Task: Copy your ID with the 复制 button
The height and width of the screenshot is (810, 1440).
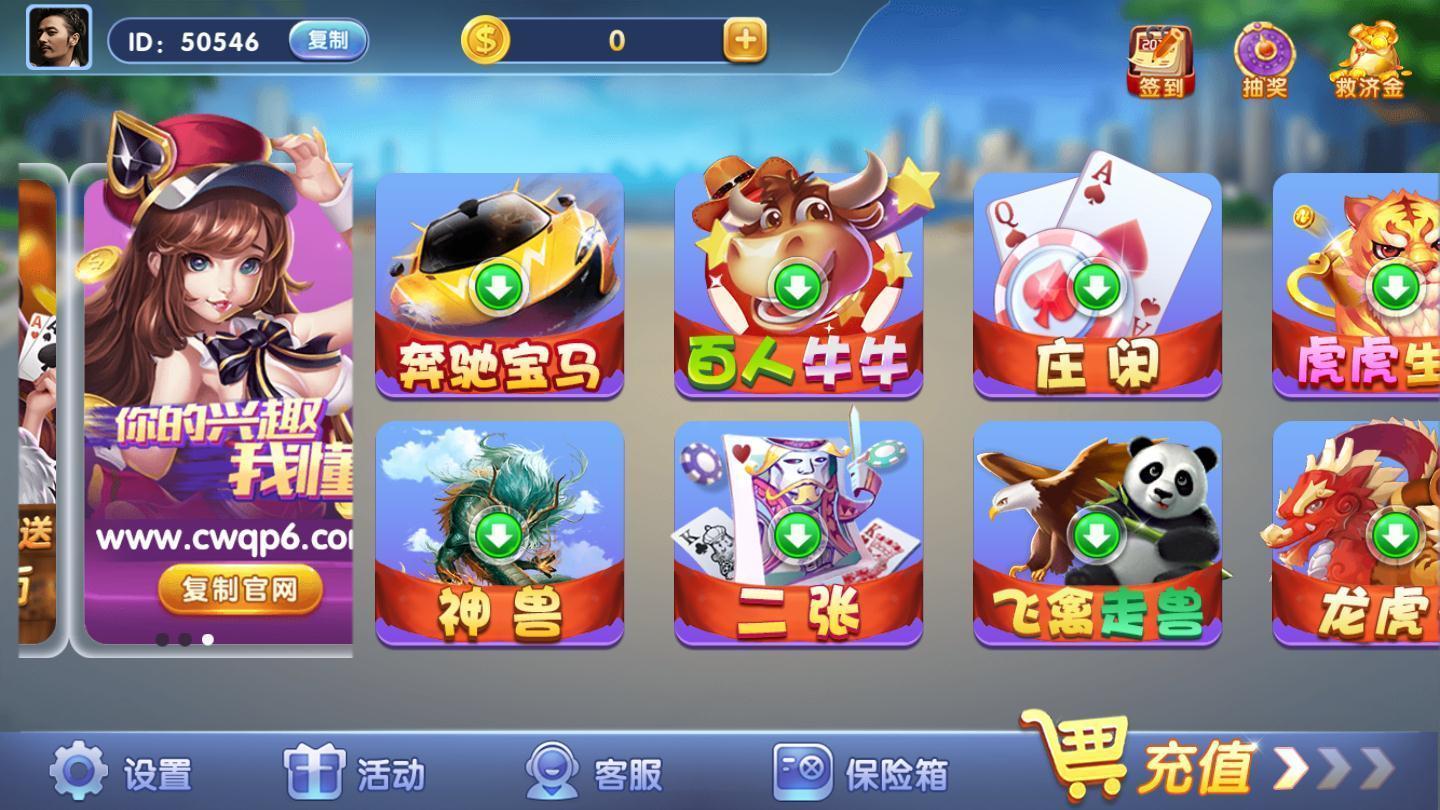Action: pyautogui.click(x=328, y=42)
